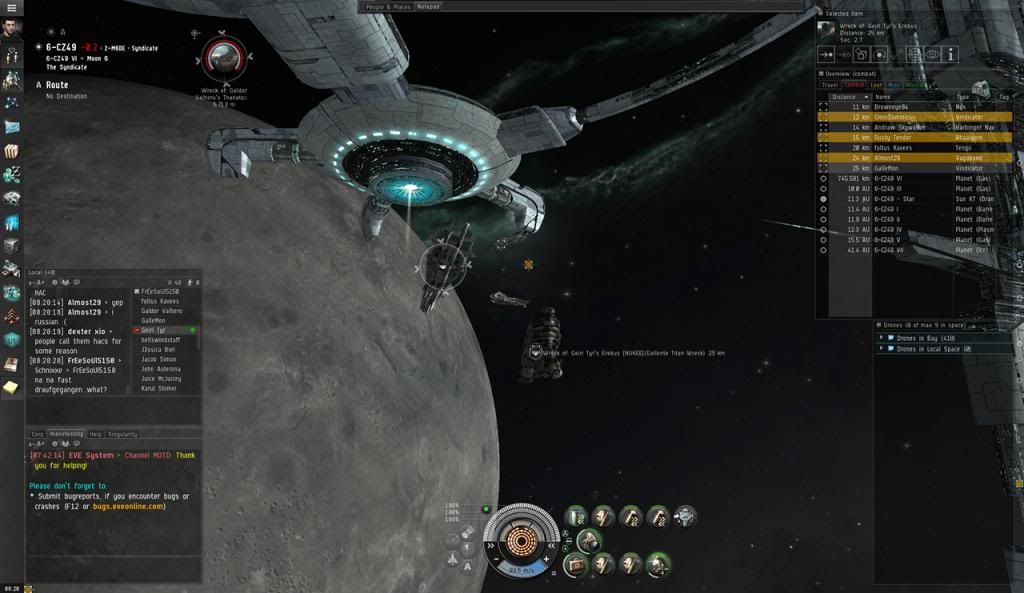Open the character portrait in the sidebar
The image size is (1024, 593).
(12, 30)
